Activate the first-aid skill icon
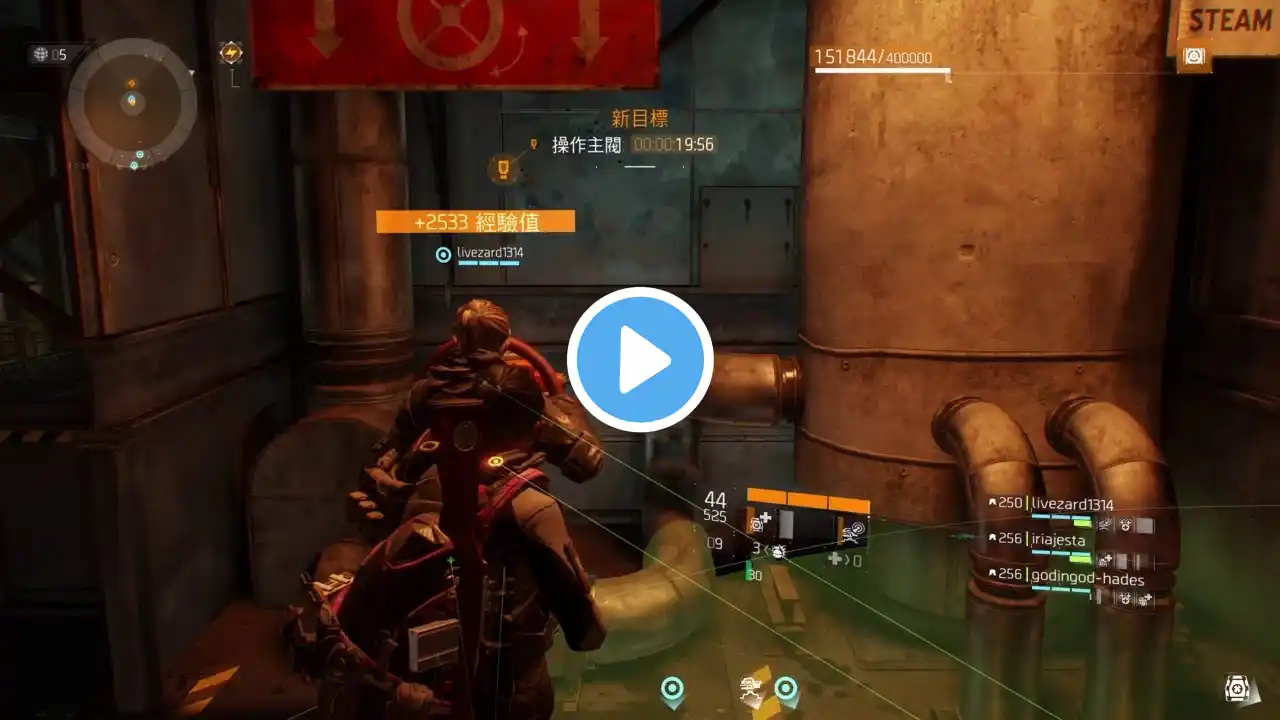Viewport: 1280px width, 720px height. [760, 522]
